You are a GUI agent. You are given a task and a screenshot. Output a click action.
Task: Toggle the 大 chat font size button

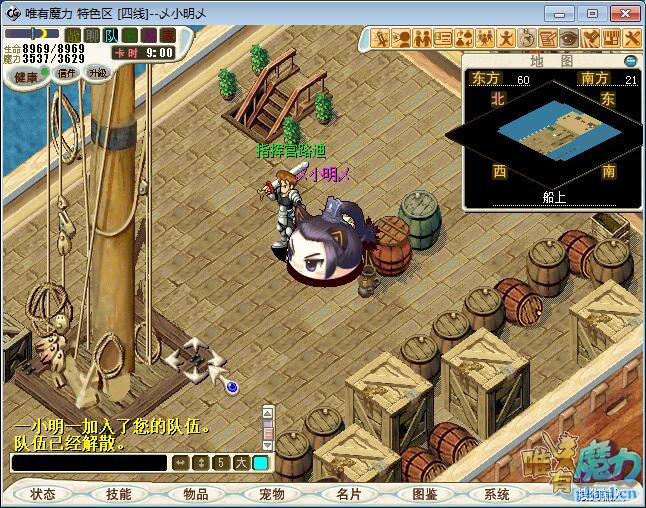click(x=240, y=463)
